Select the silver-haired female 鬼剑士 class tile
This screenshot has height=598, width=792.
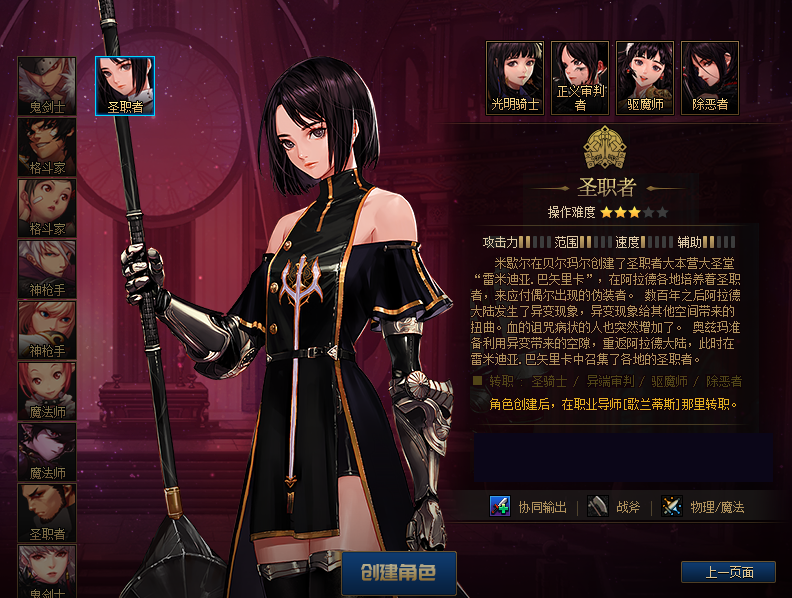coord(47,570)
